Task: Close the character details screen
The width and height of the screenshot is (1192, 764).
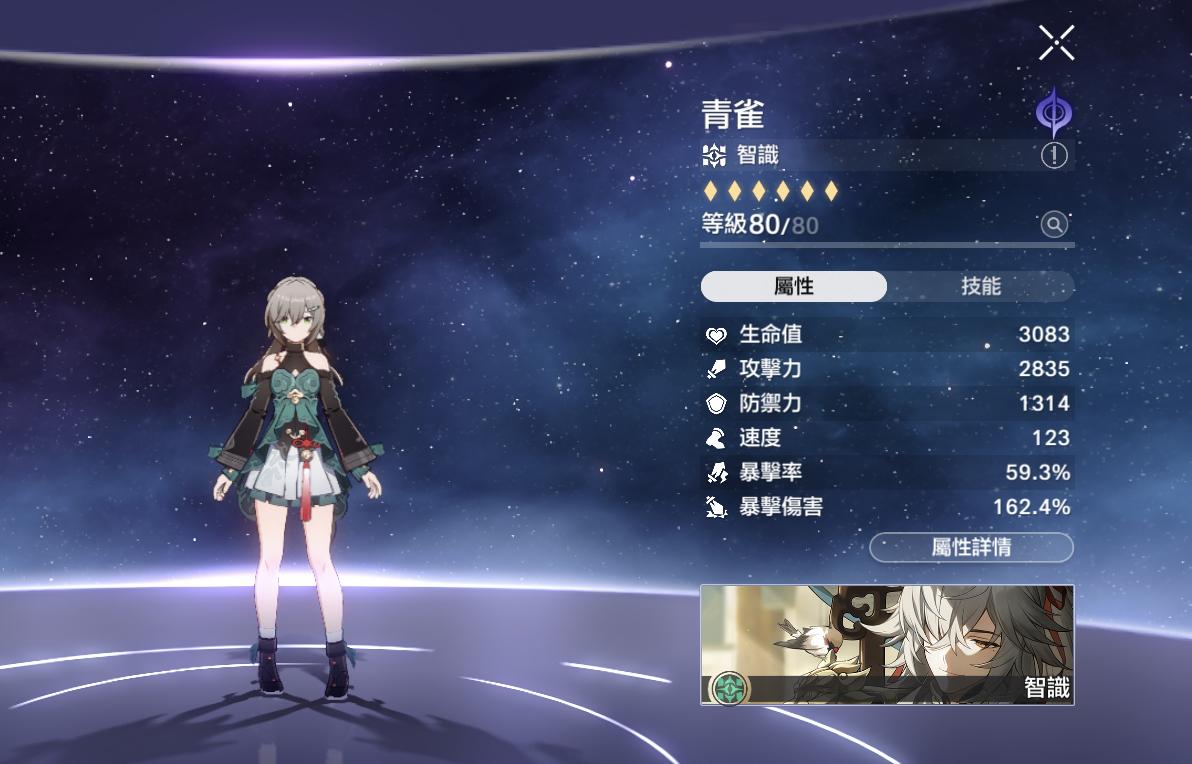Action: pyautogui.click(x=1056, y=43)
